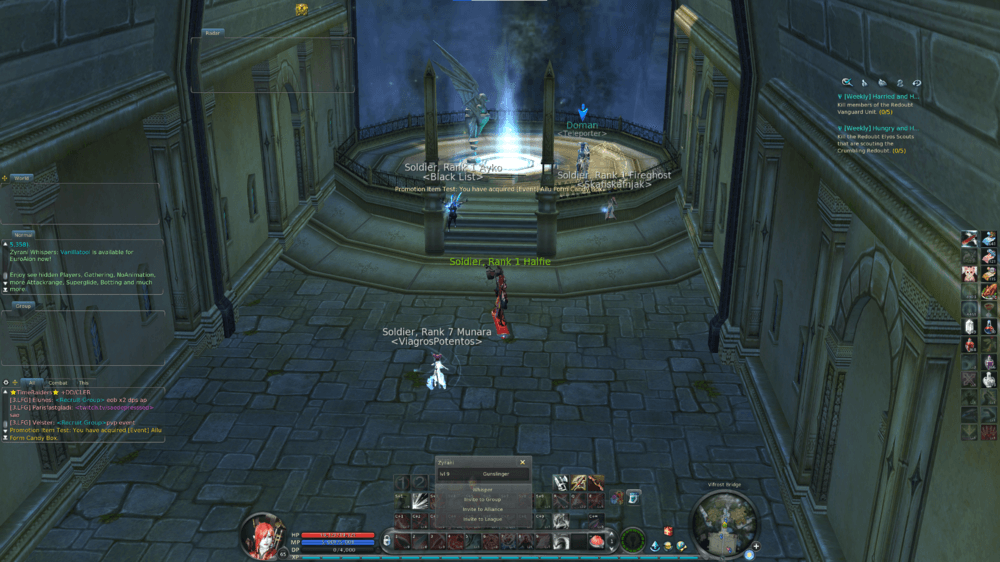
Task: Choose Invite to Alliance option
Action: pos(483,509)
